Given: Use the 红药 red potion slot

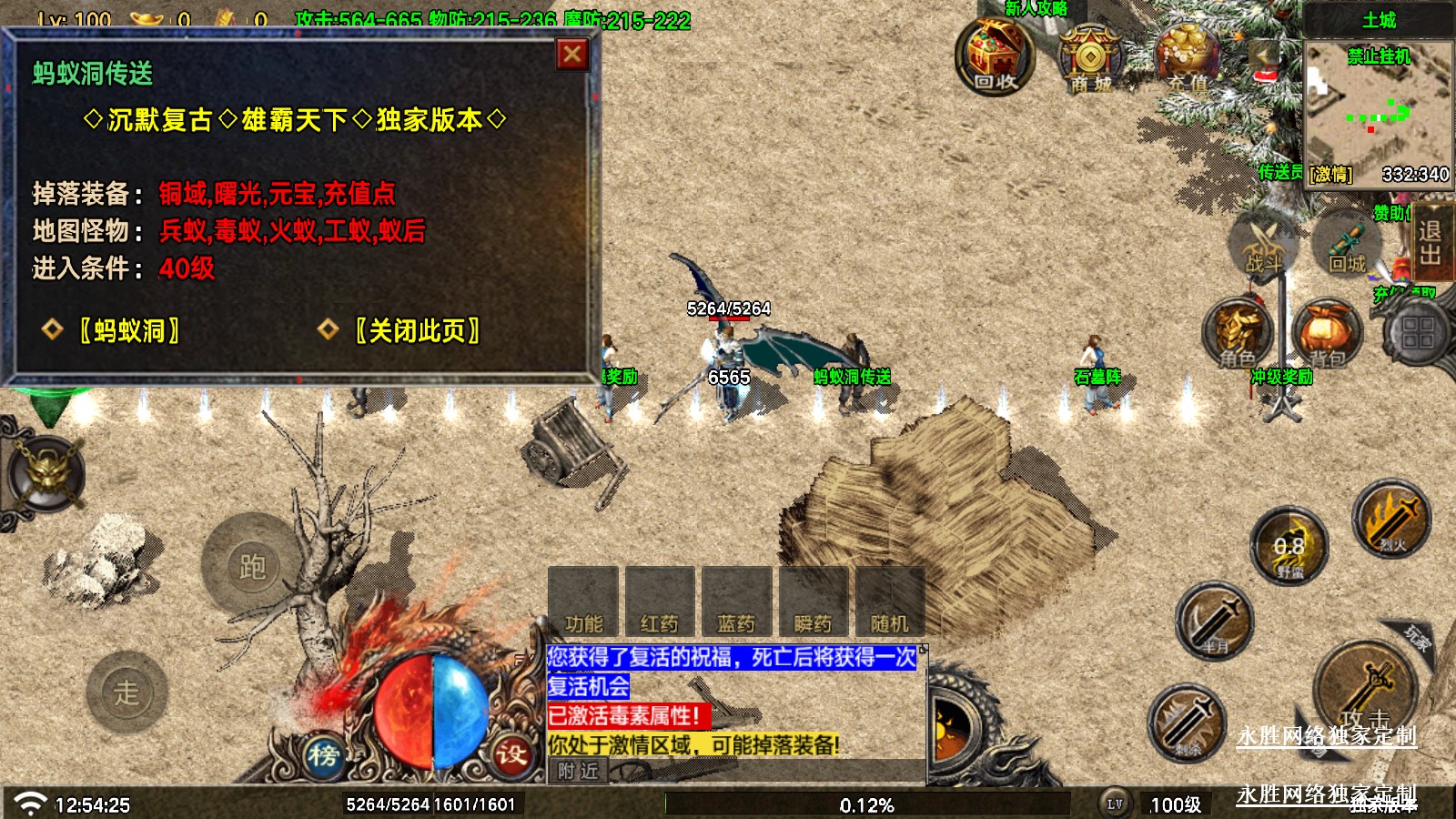Looking at the screenshot, I should click(x=660, y=601).
